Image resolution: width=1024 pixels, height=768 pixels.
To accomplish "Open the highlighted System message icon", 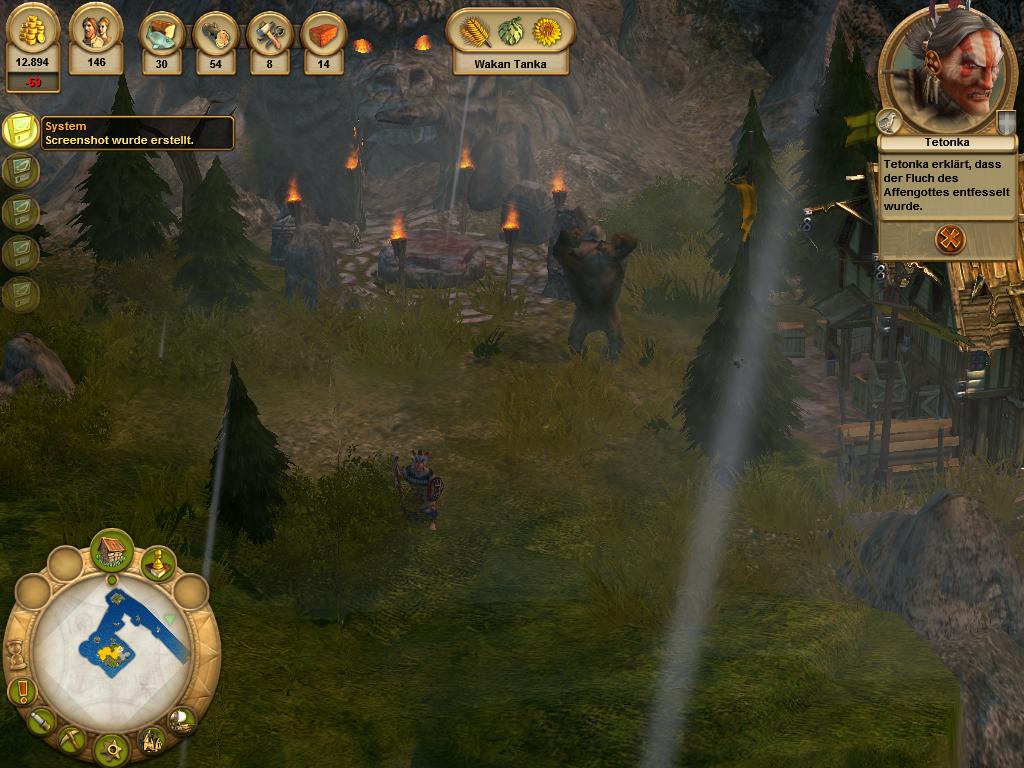I will [20, 130].
